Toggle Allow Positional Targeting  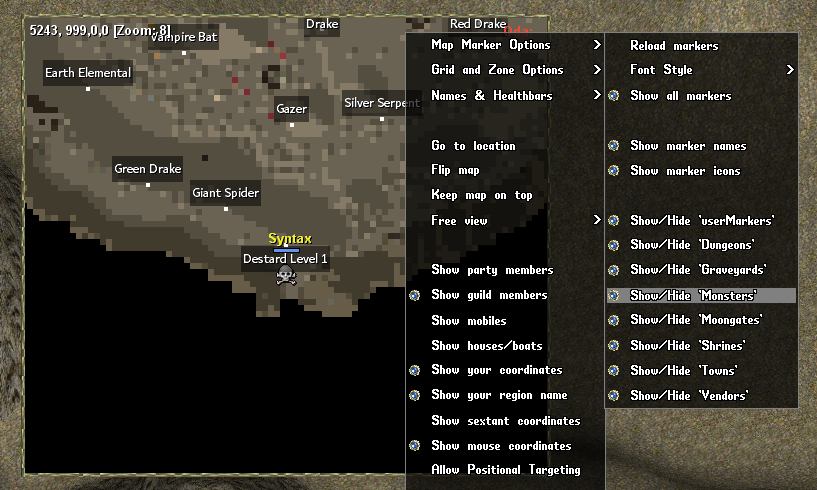click(x=505, y=470)
